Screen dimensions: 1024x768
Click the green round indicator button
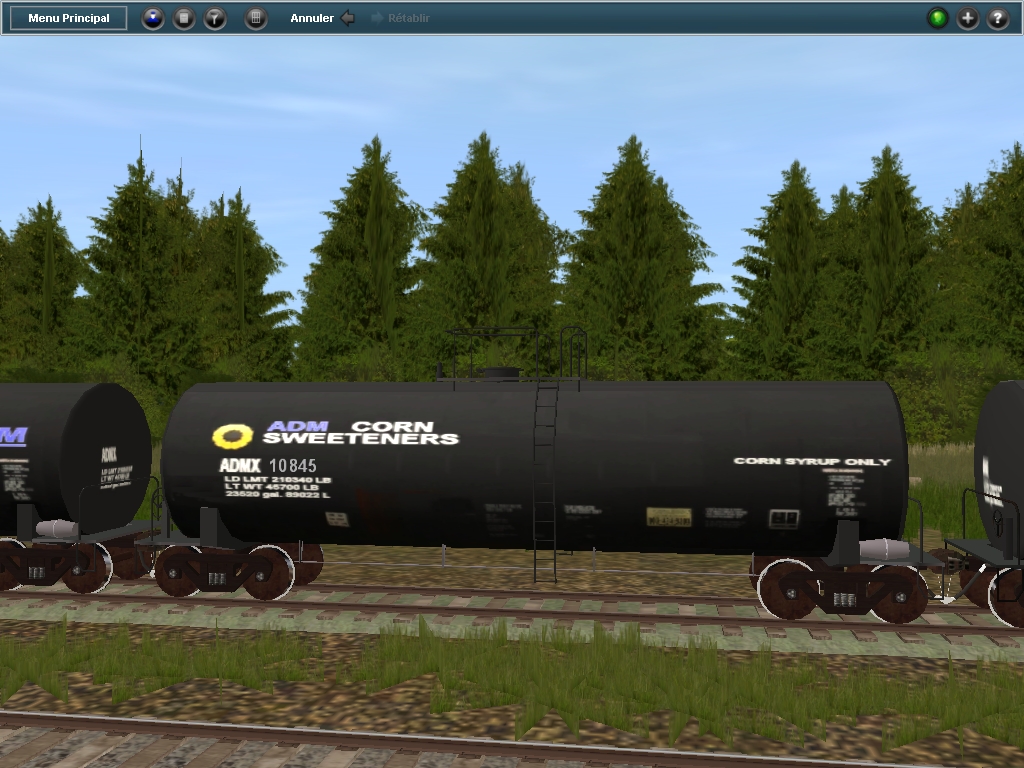click(x=938, y=18)
